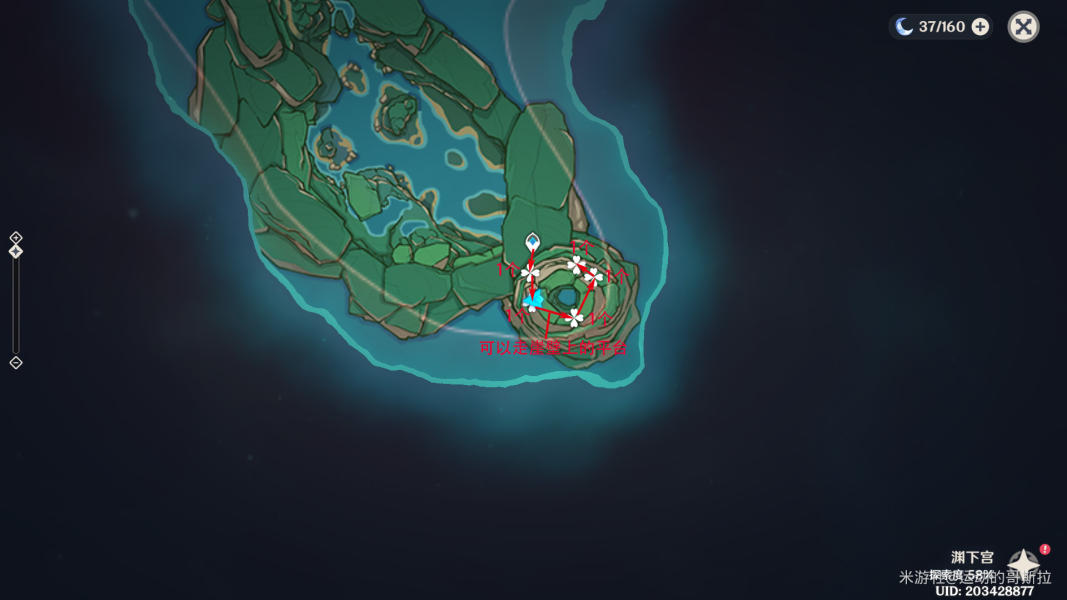Select the blue player location marker

(532, 299)
